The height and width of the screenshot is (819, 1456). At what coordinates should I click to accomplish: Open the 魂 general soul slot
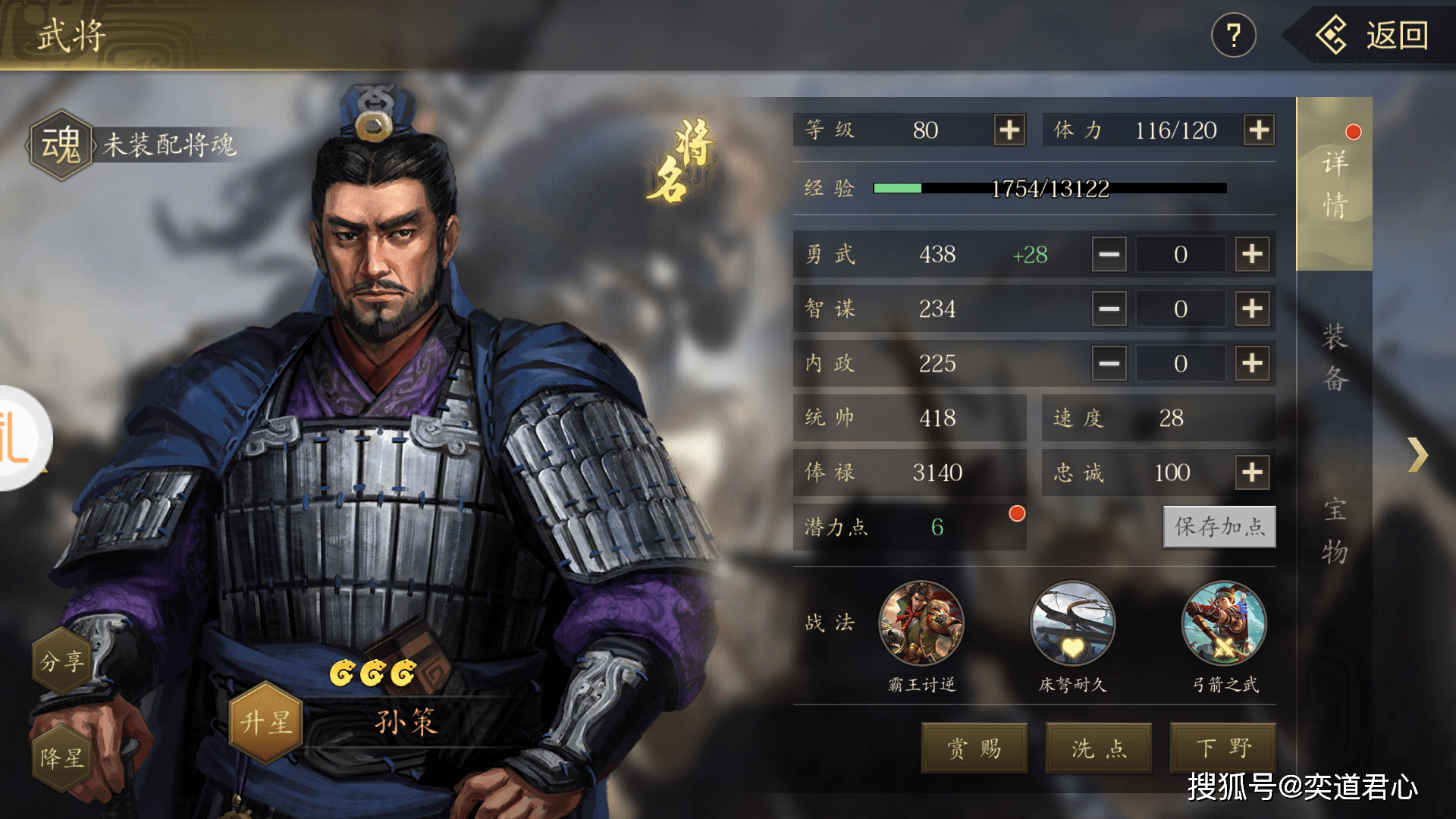pyautogui.click(x=61, y=145)
